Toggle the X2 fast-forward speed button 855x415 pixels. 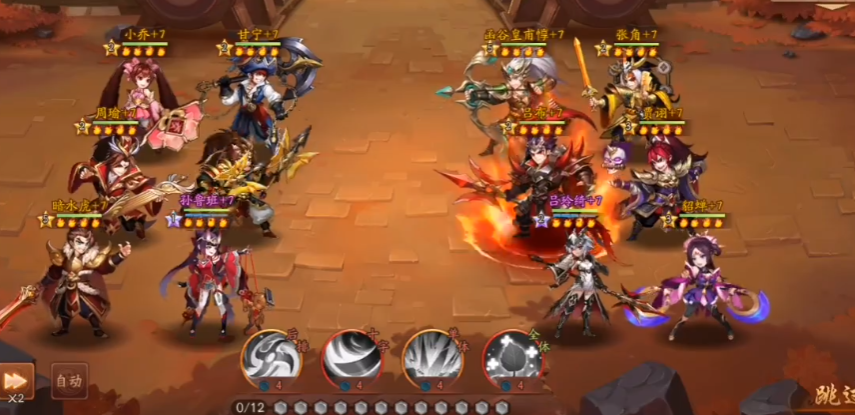tap(16, 381)
